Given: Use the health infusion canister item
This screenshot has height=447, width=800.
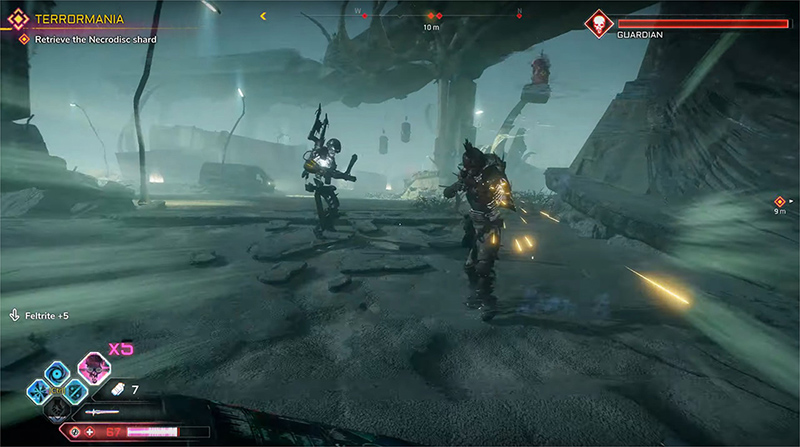Looking at the screenshot, I should (x=118, y=389).
